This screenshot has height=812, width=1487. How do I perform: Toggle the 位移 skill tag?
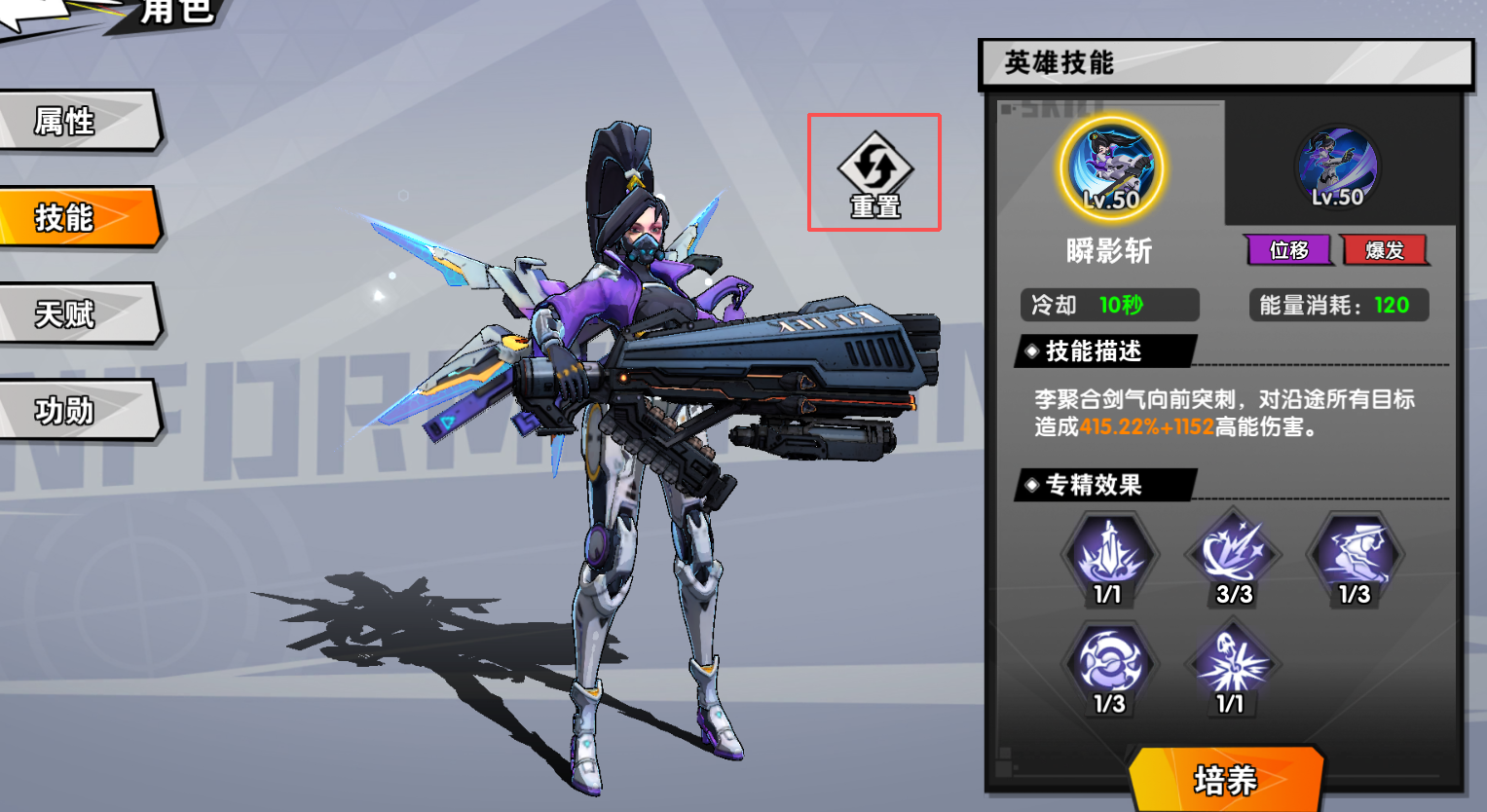[1289, 250]
